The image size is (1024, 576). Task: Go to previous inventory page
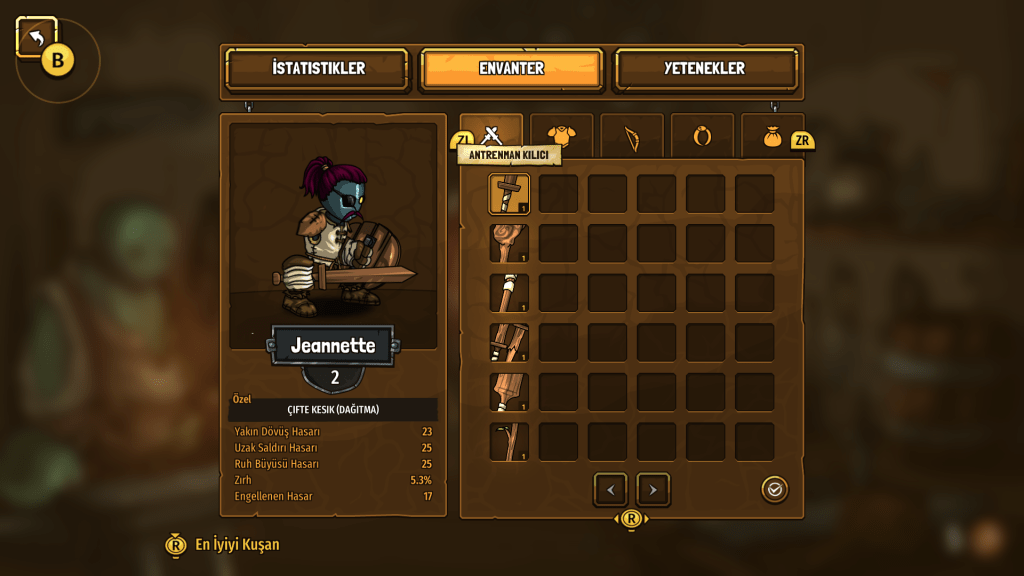tap(610, 490)
